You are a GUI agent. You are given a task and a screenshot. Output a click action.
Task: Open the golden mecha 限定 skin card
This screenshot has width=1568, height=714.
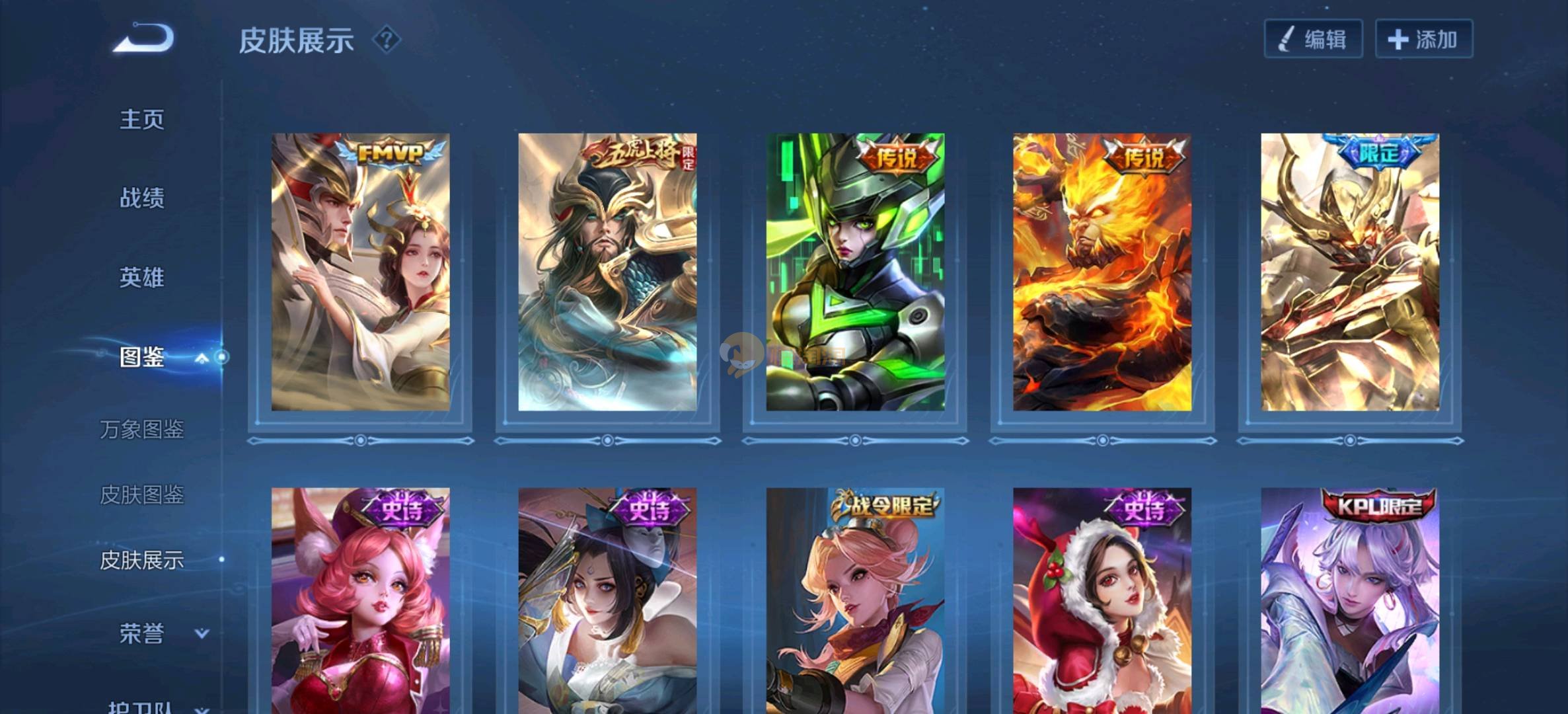tap(1350, 272)
